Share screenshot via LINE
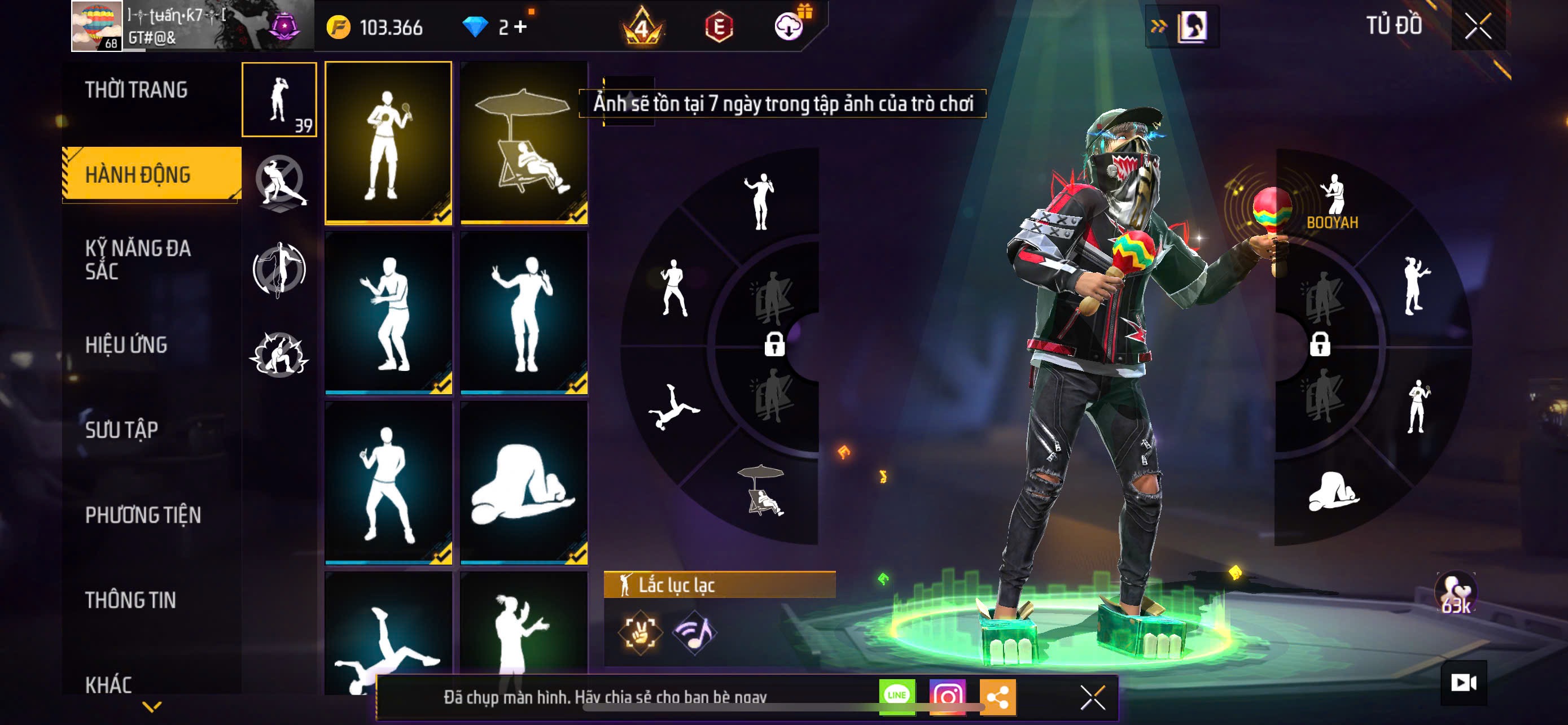 tap(897, 696)
